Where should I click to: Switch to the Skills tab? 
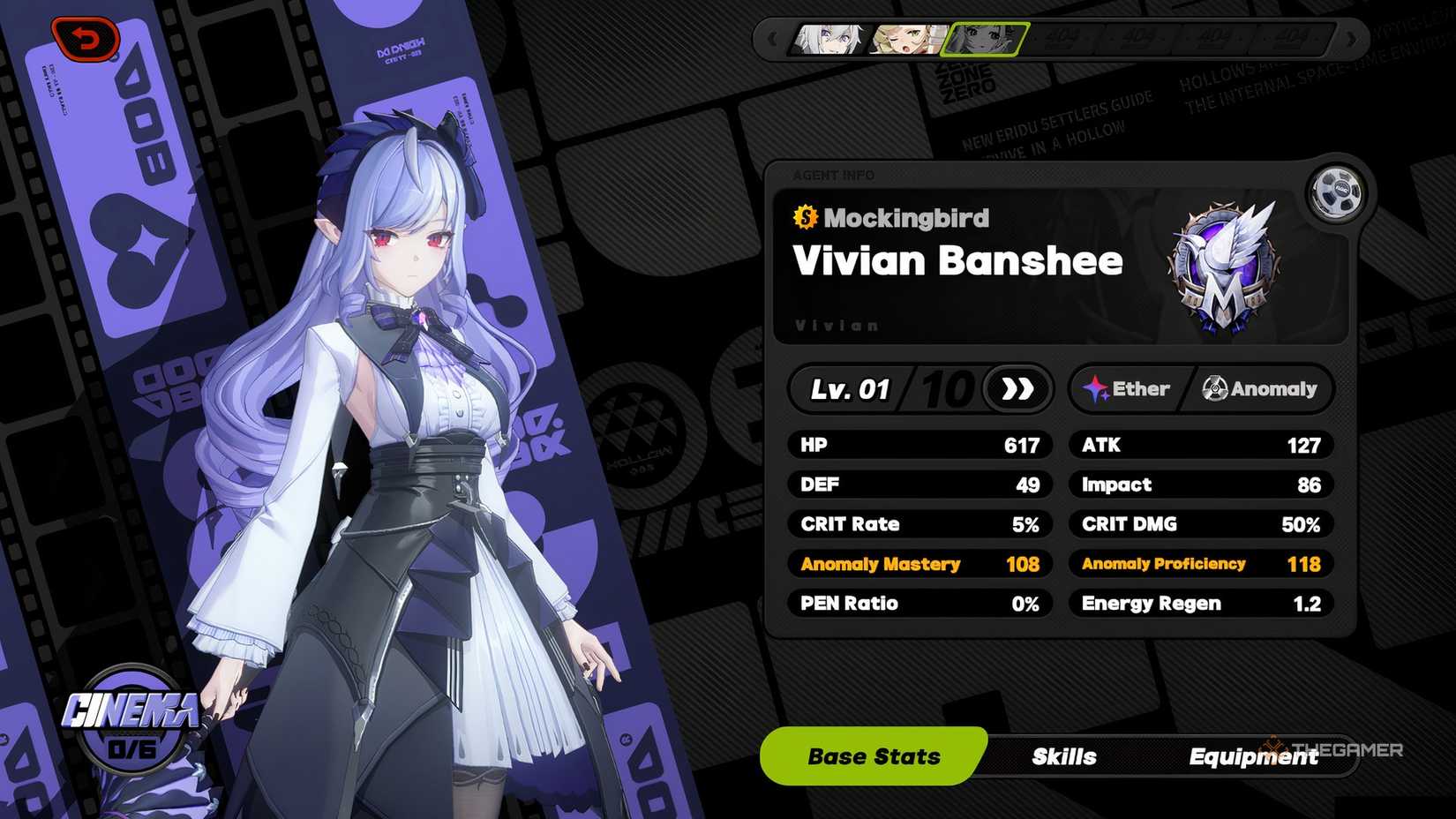[1062, 756]
